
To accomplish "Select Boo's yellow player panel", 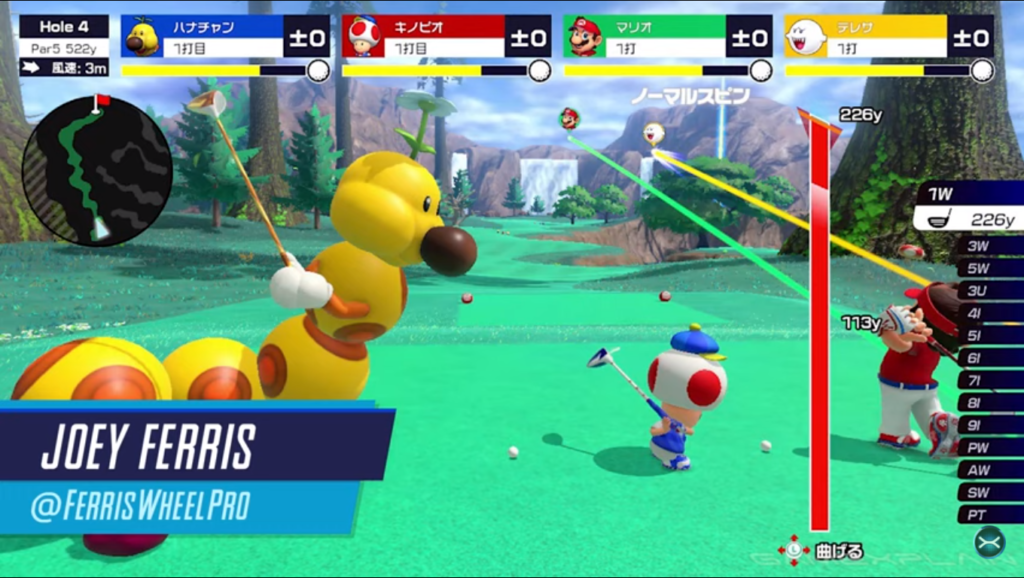I will click(889, 37).
